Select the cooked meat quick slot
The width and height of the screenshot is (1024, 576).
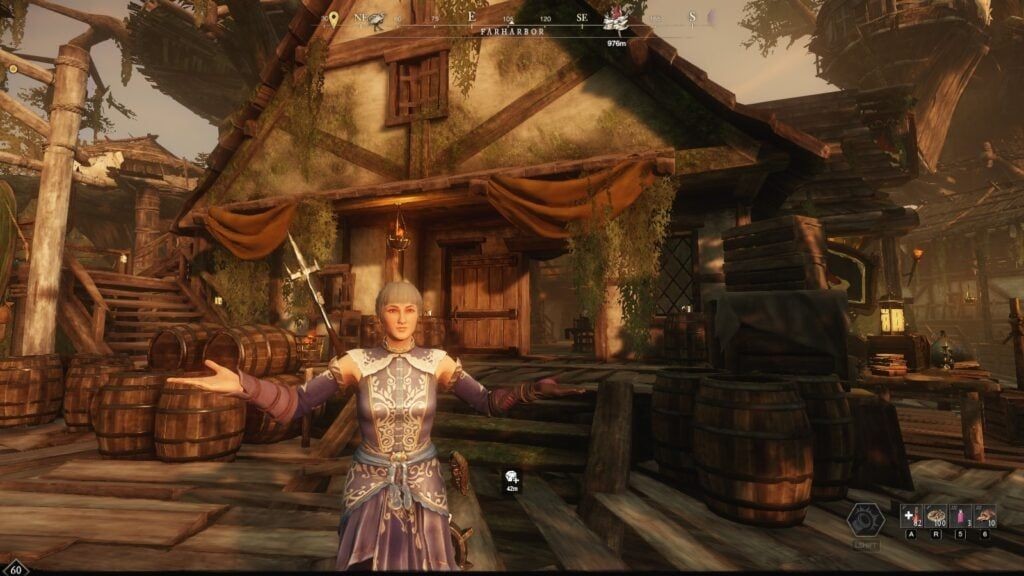click(985, 516)
